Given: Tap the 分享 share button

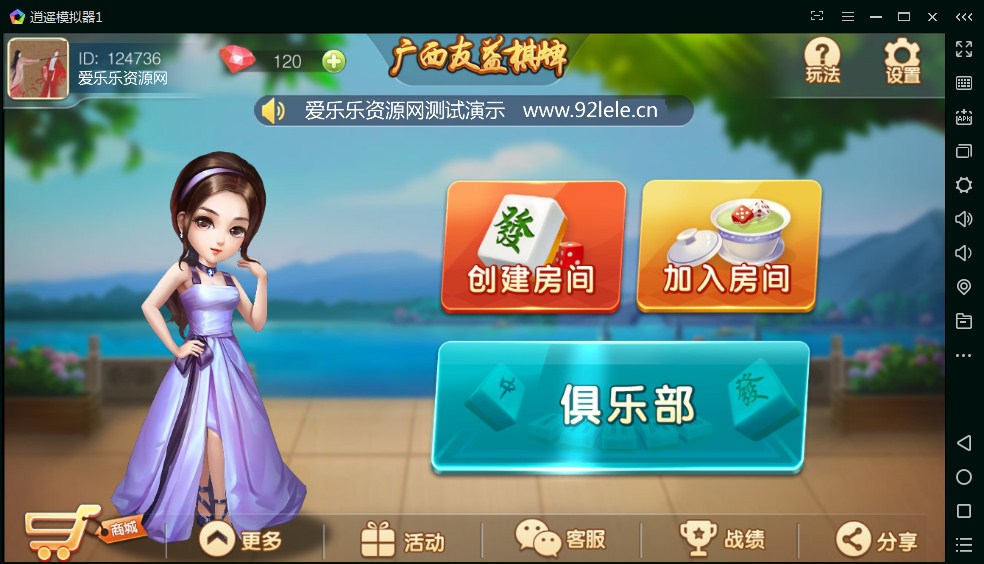Looking at the screenshot, I should 877,540.
